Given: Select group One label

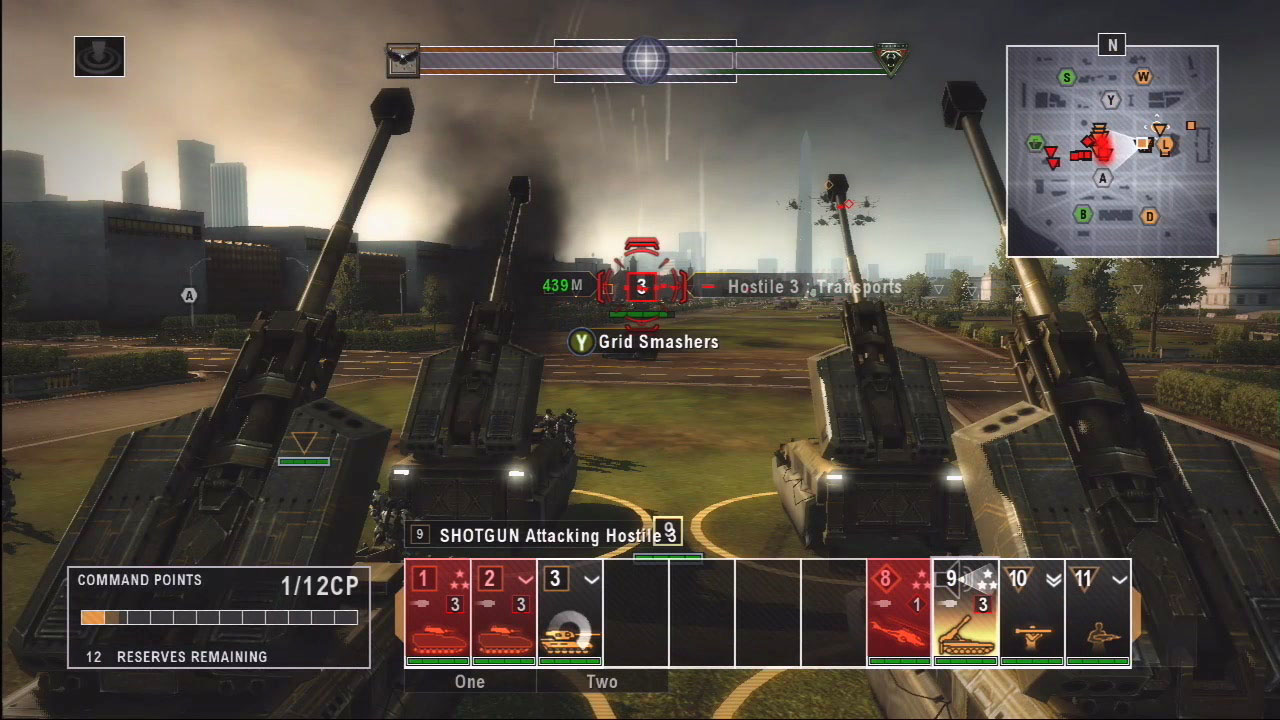Looking at the screenshot, I should point(469,682).
